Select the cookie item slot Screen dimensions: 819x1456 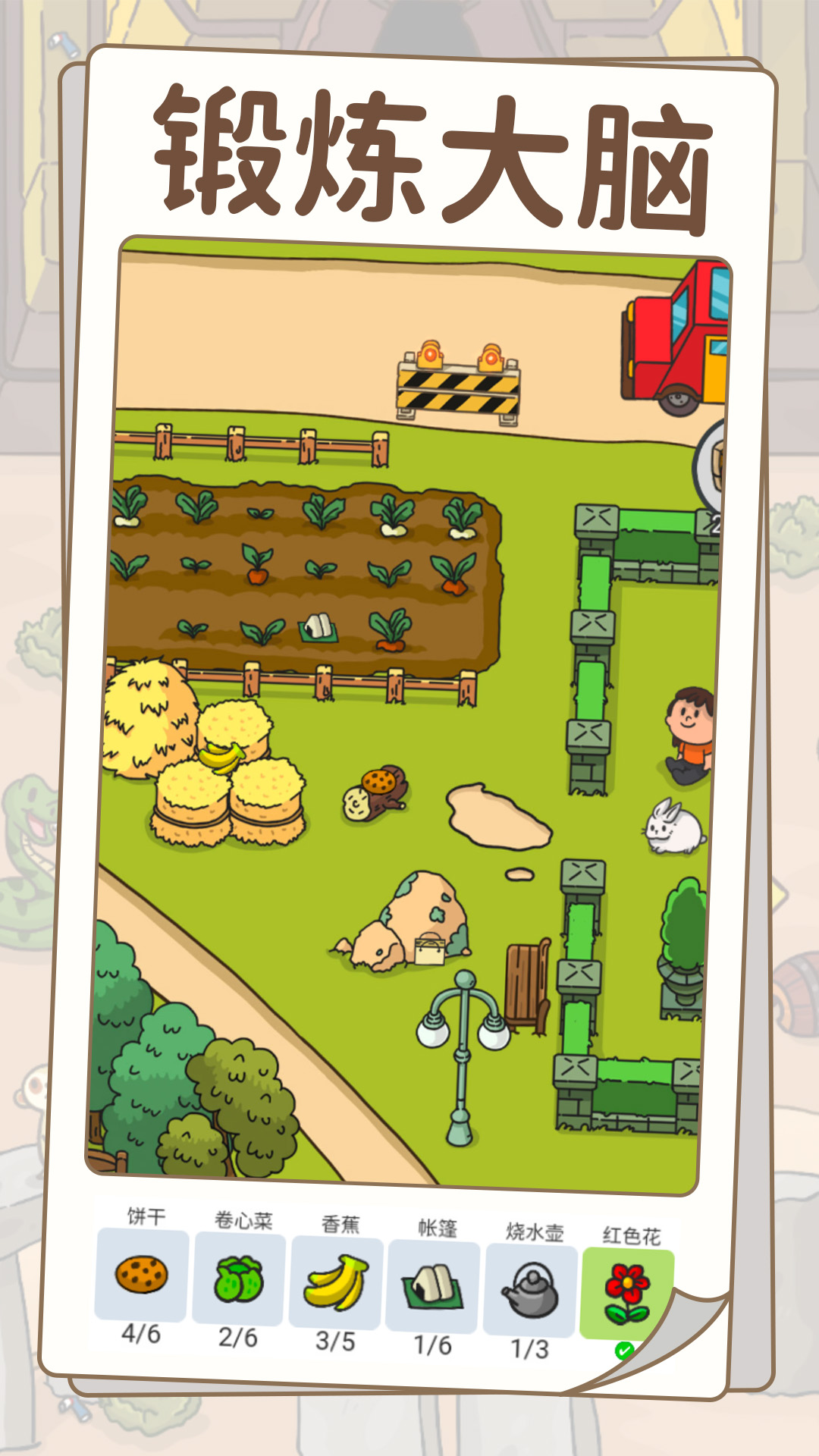(142, 1274)
